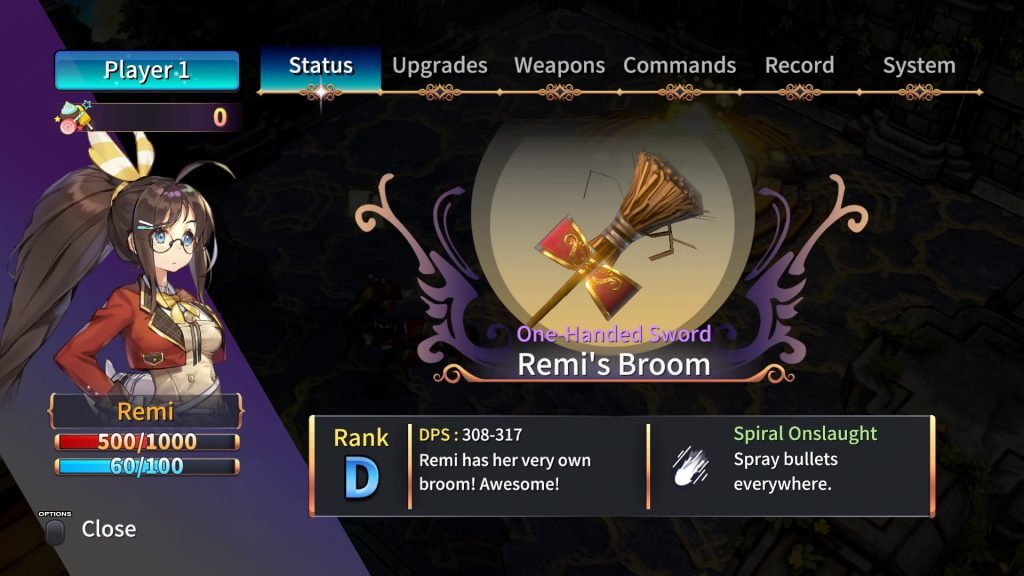The height and width of the screenshot is (576, 1024).
Task: Select the Weapons tab
Action: pos(559,66)
